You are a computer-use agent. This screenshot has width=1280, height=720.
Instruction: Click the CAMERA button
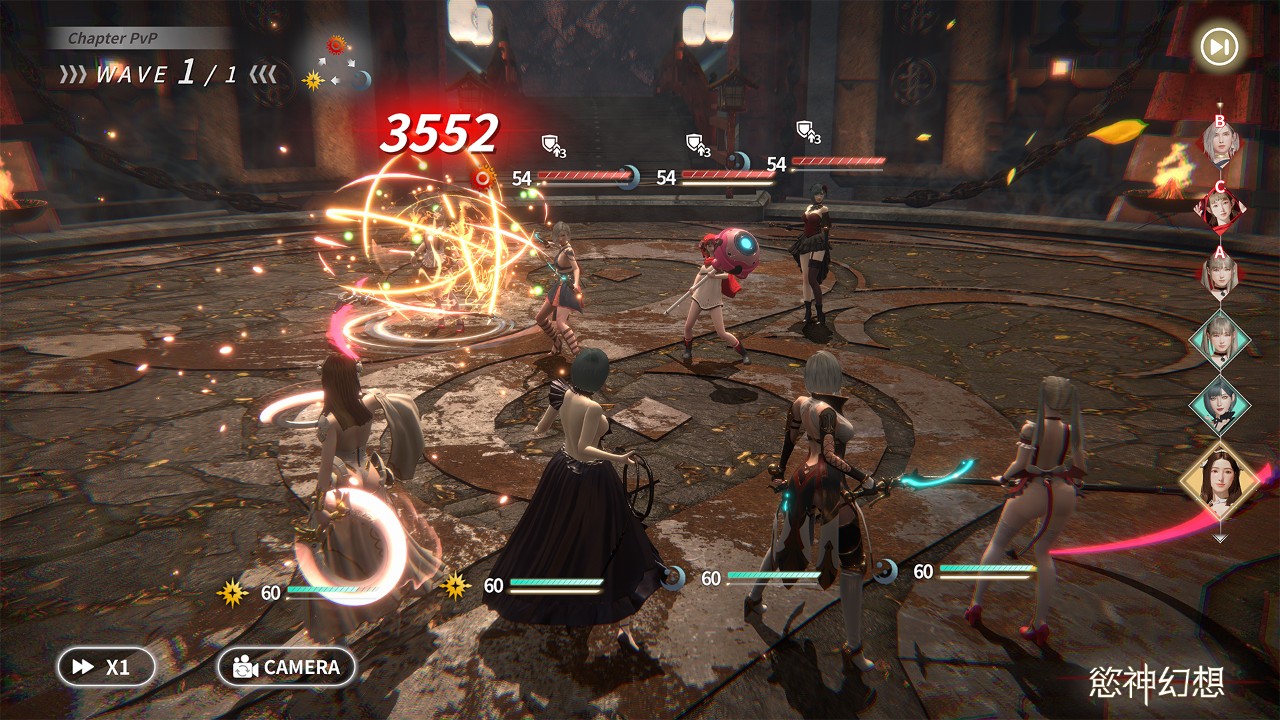tap(286, 667)
